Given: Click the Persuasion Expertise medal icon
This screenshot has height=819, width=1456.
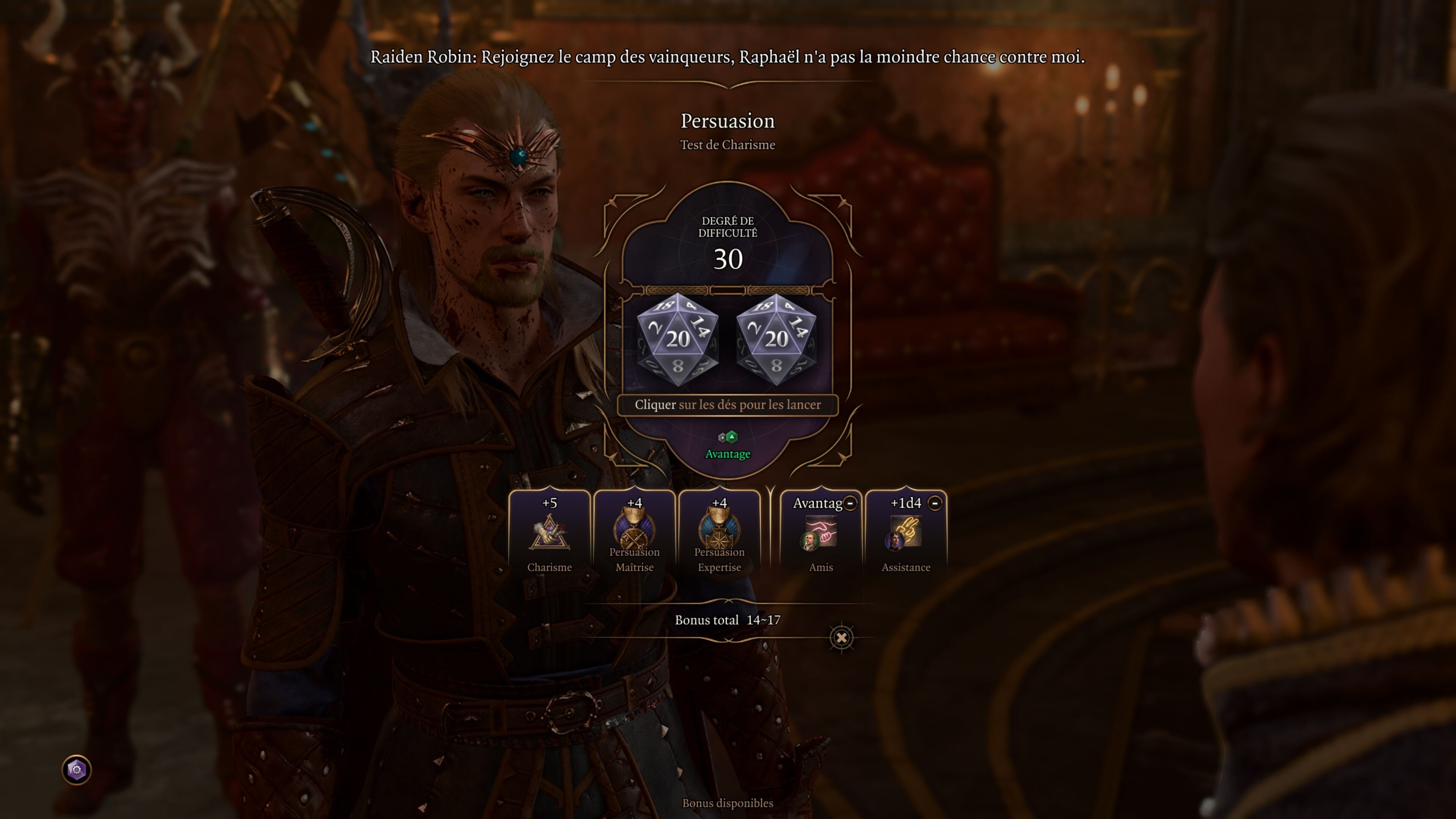Looking at the screenshot, I should [x=720, y=531].
